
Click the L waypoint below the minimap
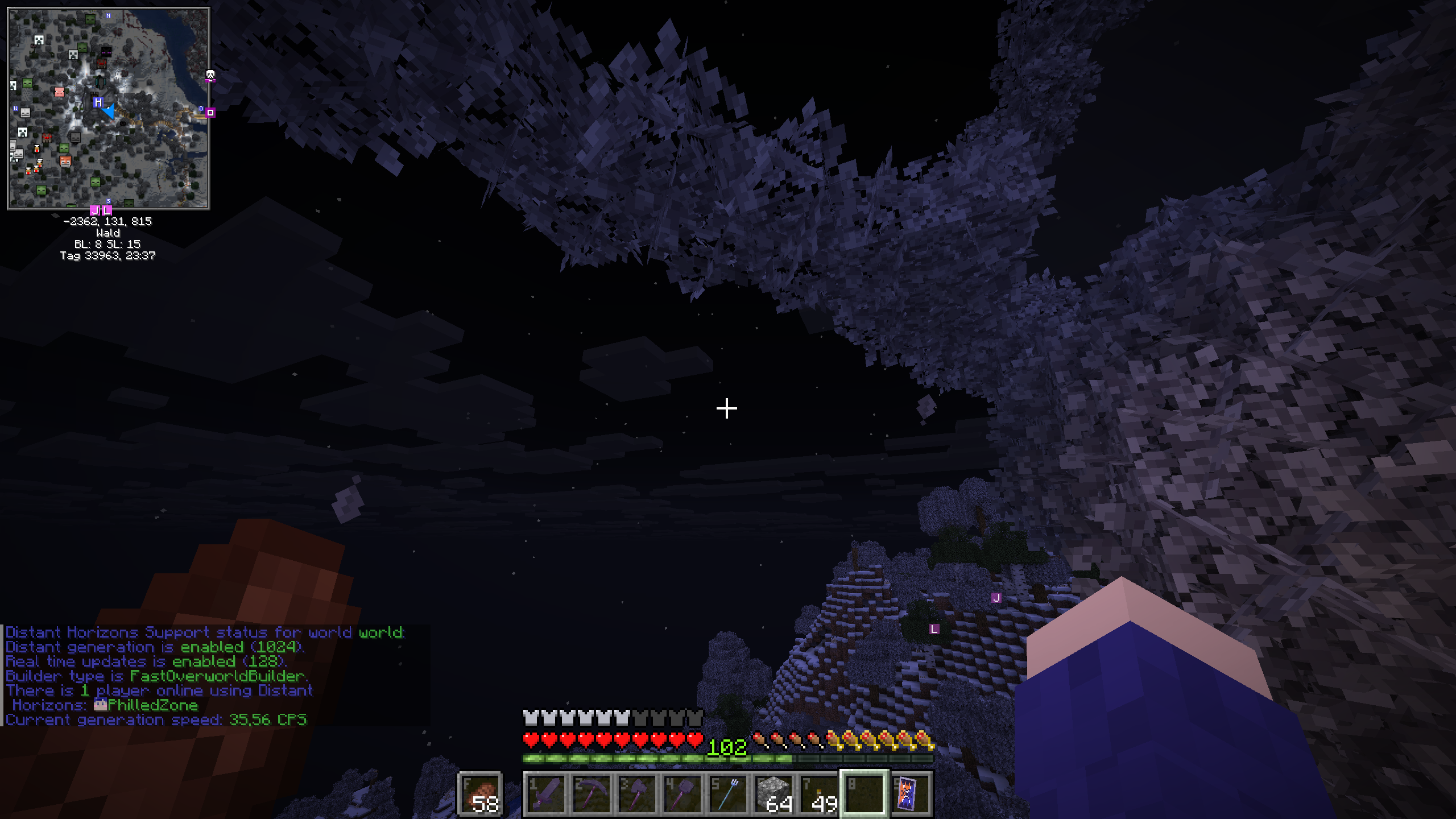106,210
